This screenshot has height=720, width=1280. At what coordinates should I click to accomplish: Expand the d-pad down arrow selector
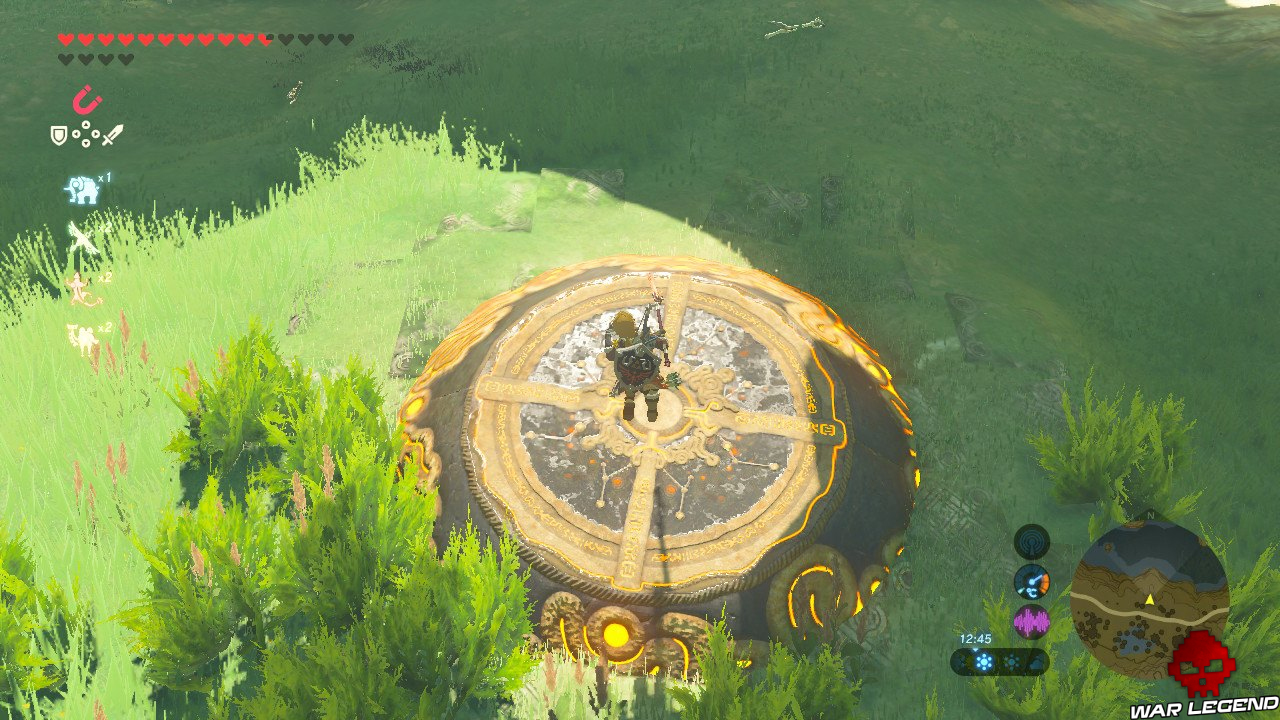86,144
